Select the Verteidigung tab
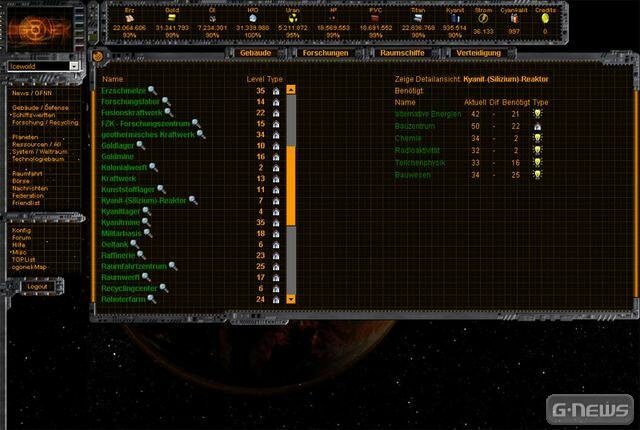The width and height of the screenshot is (640, 430). point(478,52)
